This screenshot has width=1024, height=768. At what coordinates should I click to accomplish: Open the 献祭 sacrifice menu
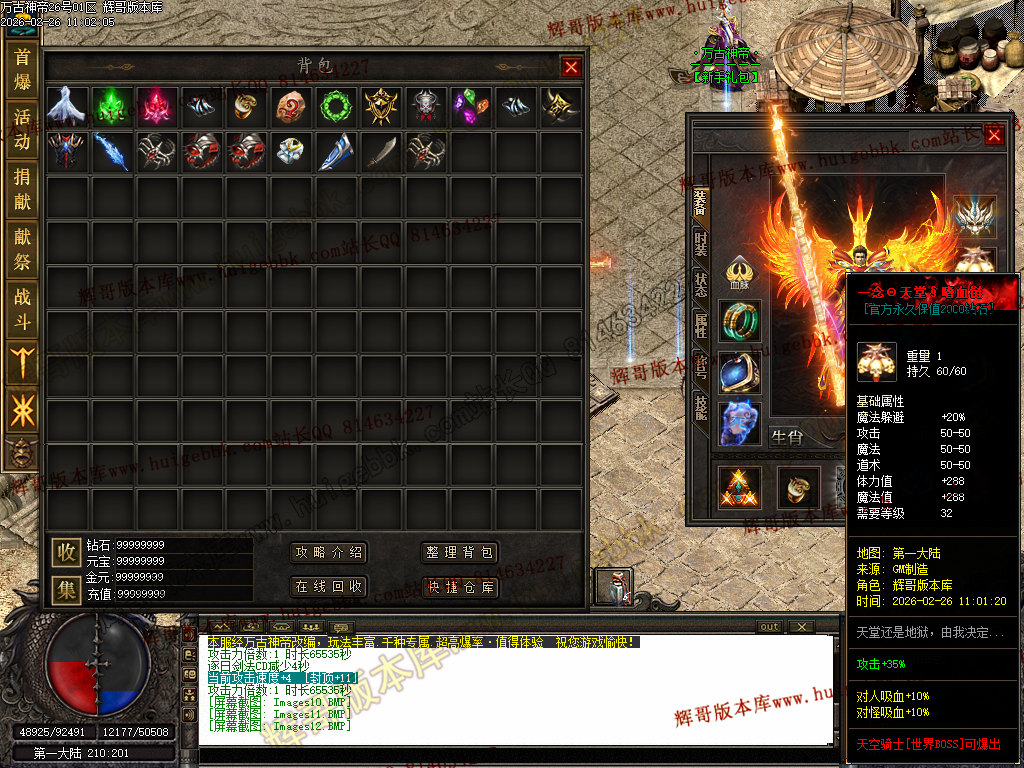pyautogui.click(x=22, y=250)
